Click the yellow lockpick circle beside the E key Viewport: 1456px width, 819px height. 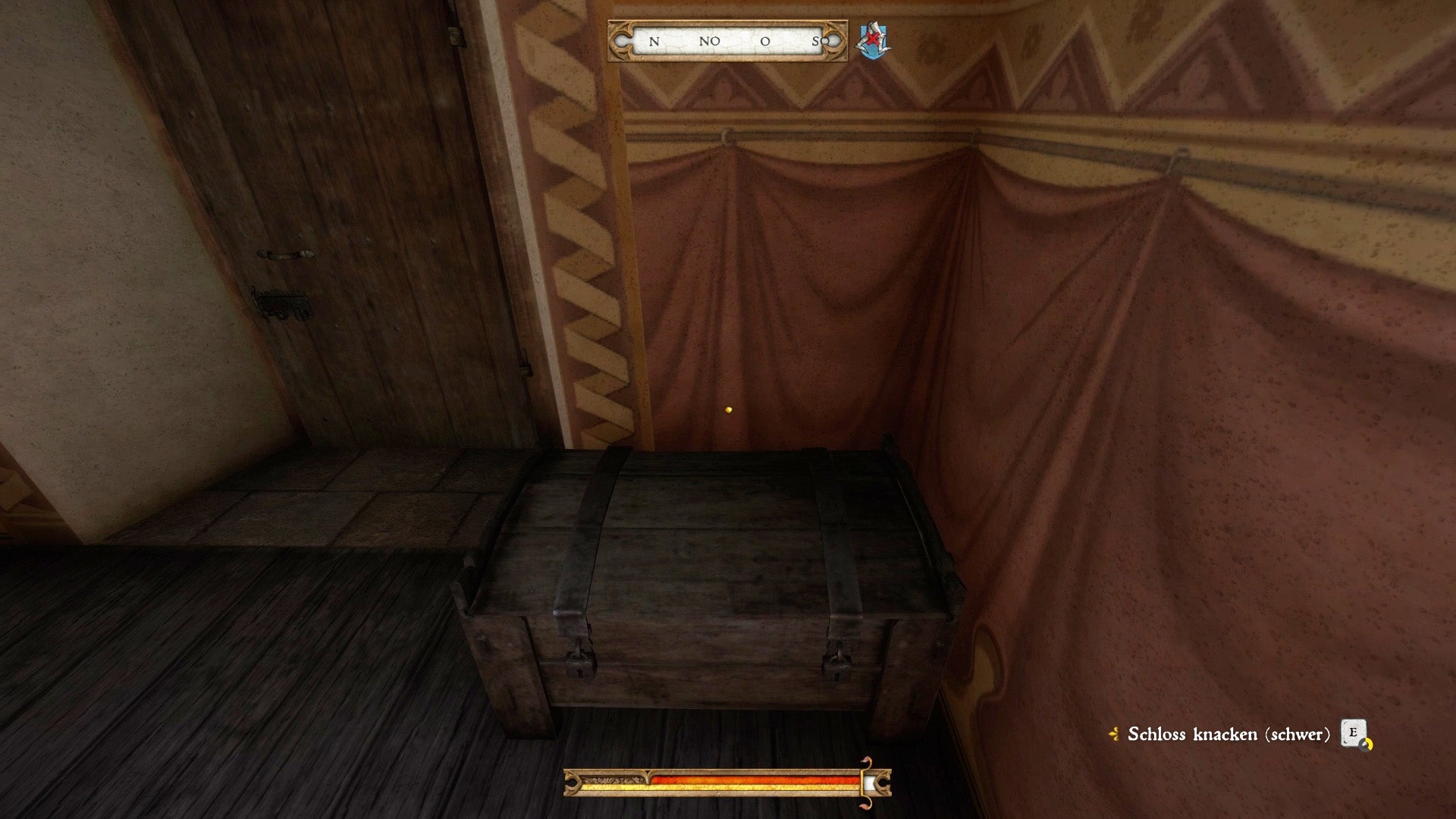(1366, 745)
